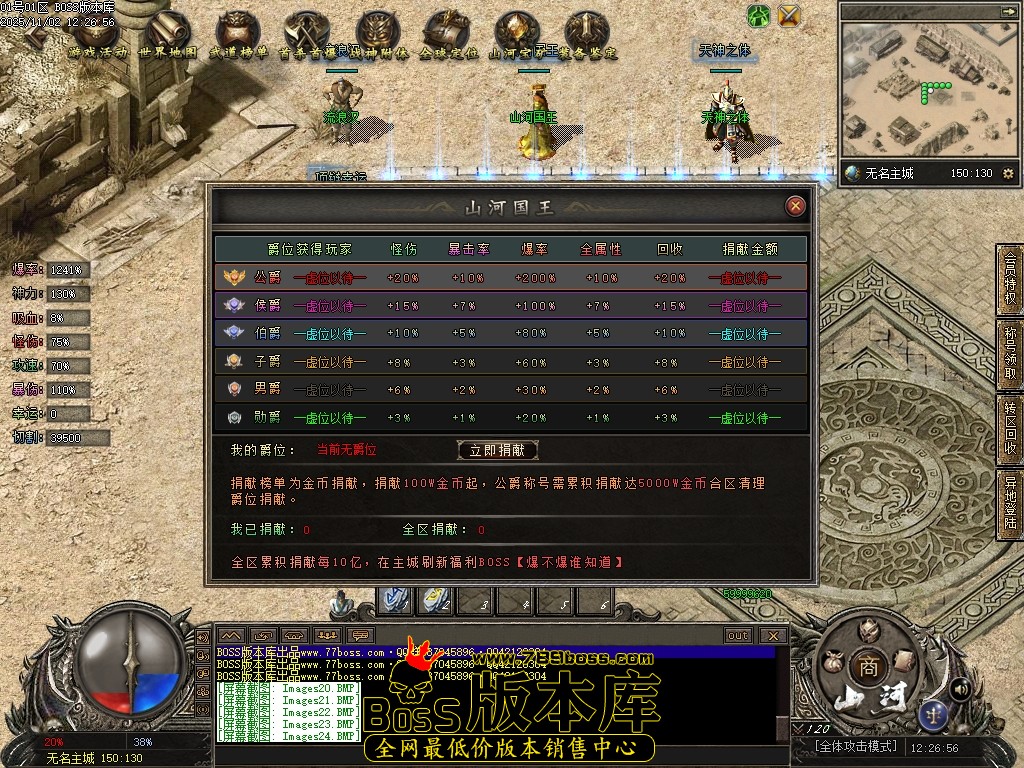
Task: Open the 转区回收 side tab
Action: pos(1010,426)
